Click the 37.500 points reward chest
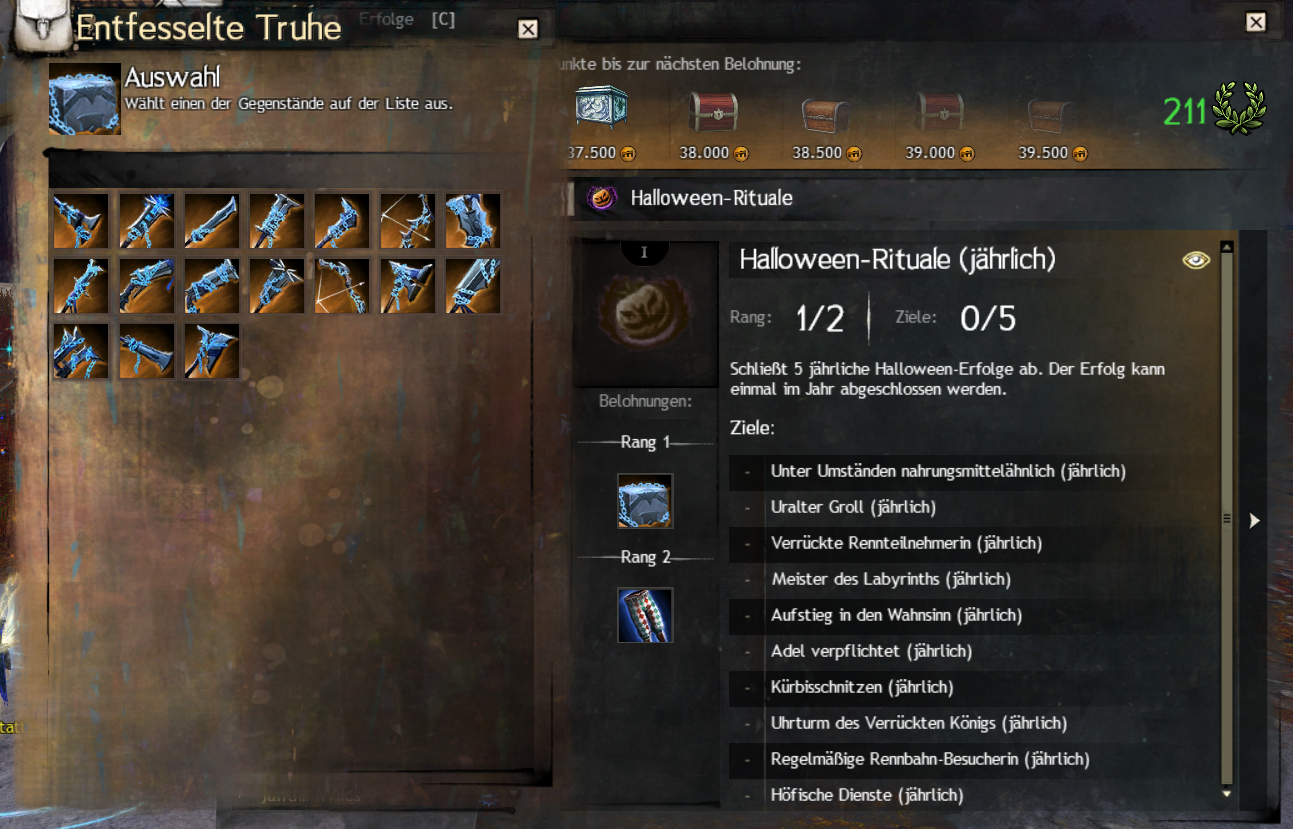 click(x=601, y=110)
